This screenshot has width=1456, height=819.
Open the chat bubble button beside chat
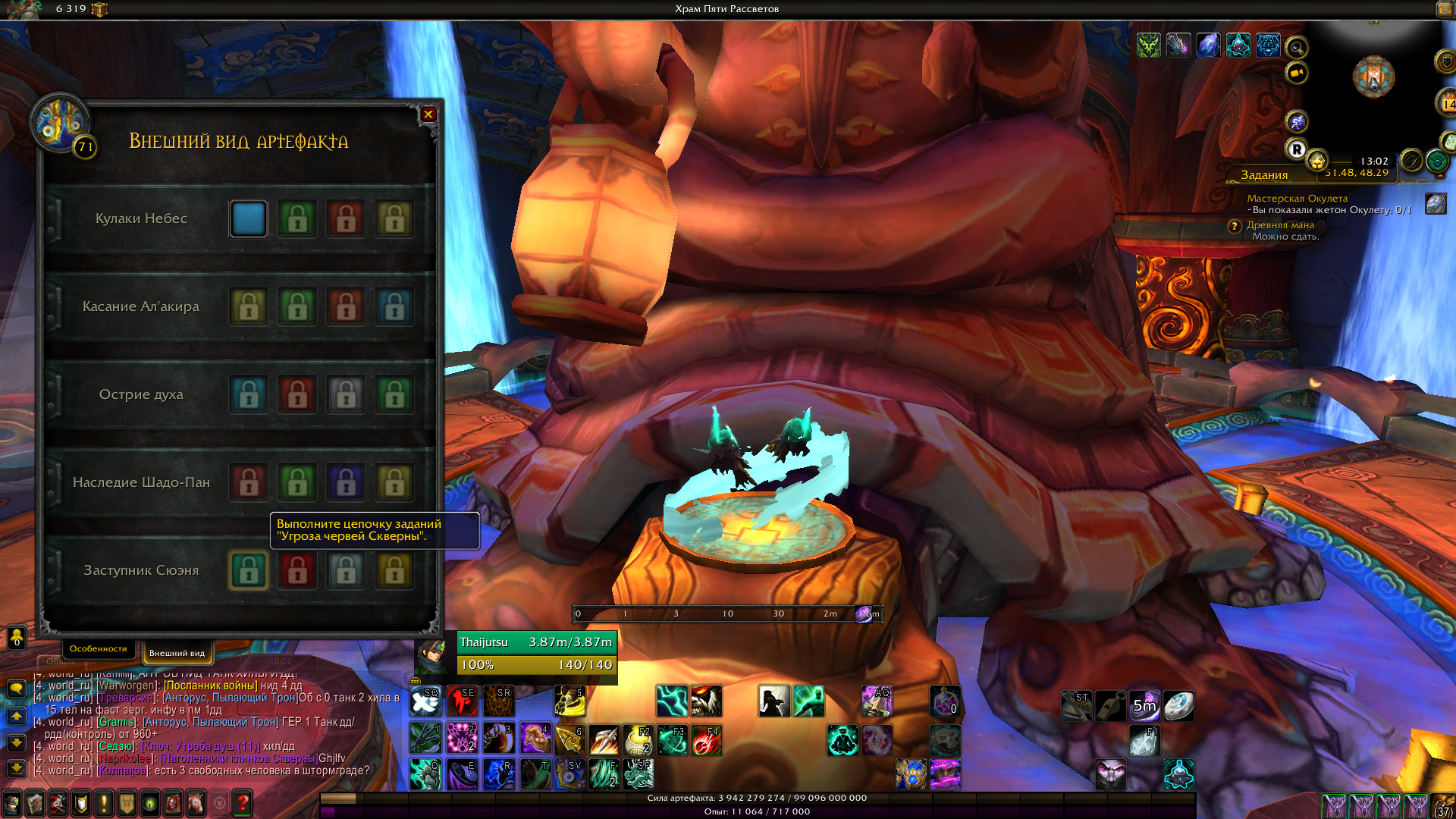pyautogui.click(x=16, y=688)
